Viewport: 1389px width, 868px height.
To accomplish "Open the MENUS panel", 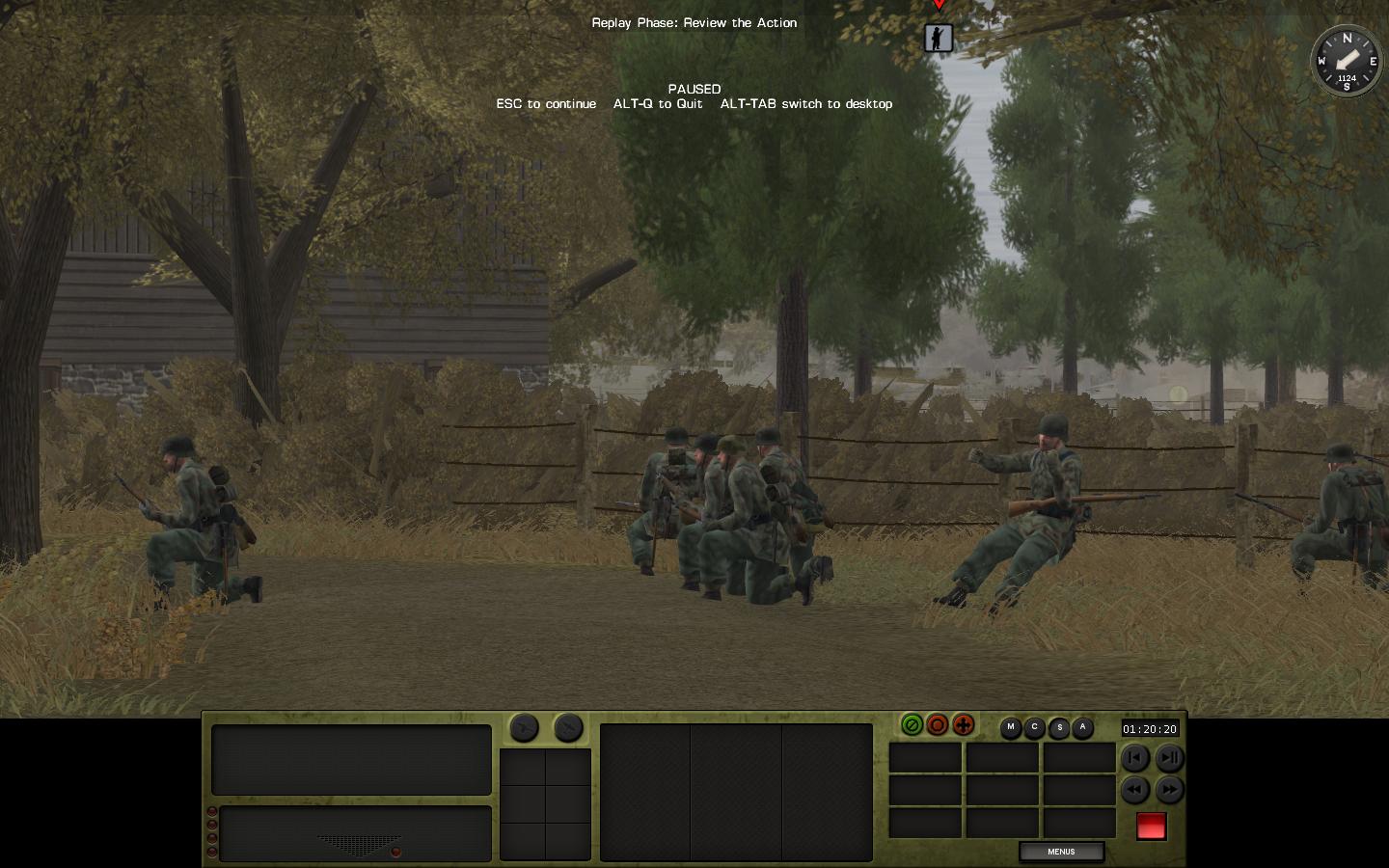I will pyautogui.click(x=1060, y=852).
